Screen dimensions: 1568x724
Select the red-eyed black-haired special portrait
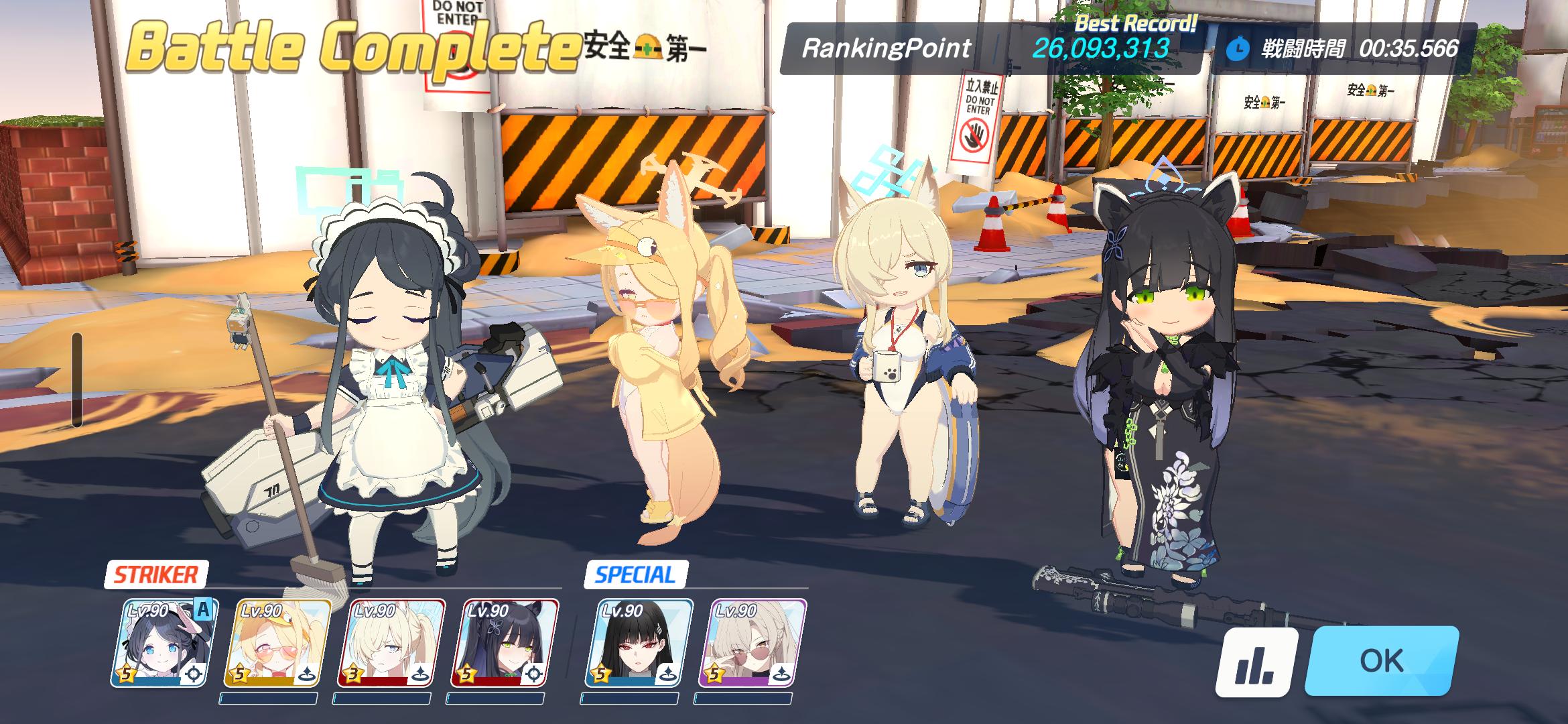(x=643, y=644)
